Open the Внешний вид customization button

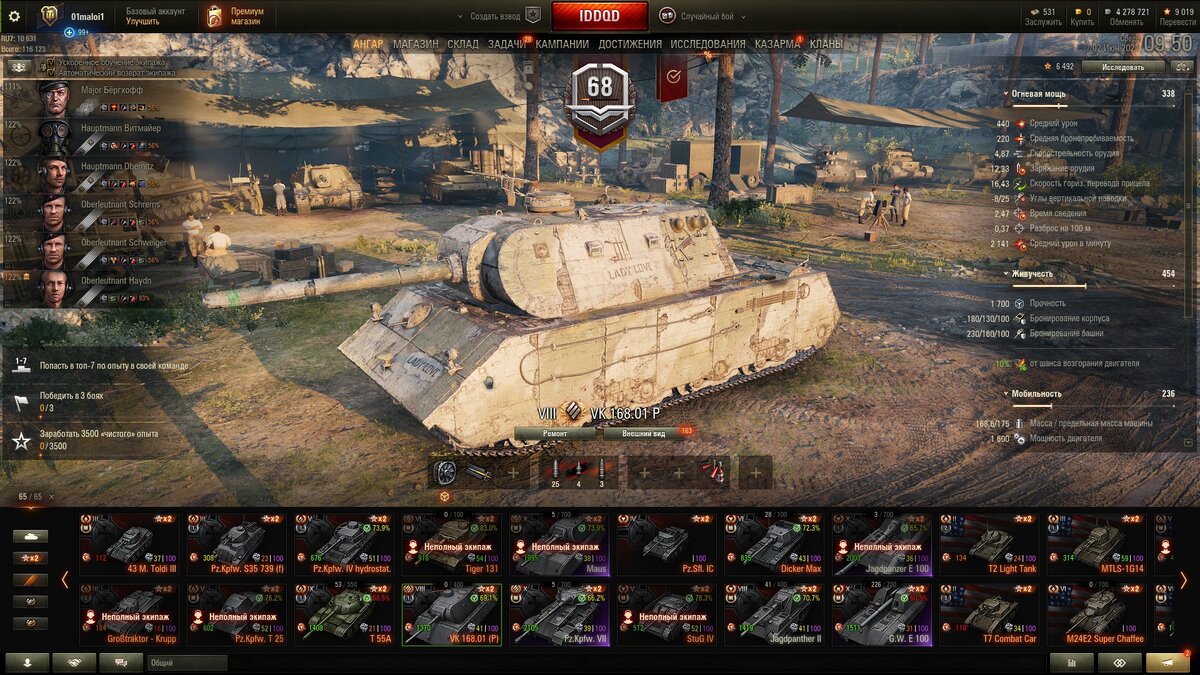[x=643, y=434]
